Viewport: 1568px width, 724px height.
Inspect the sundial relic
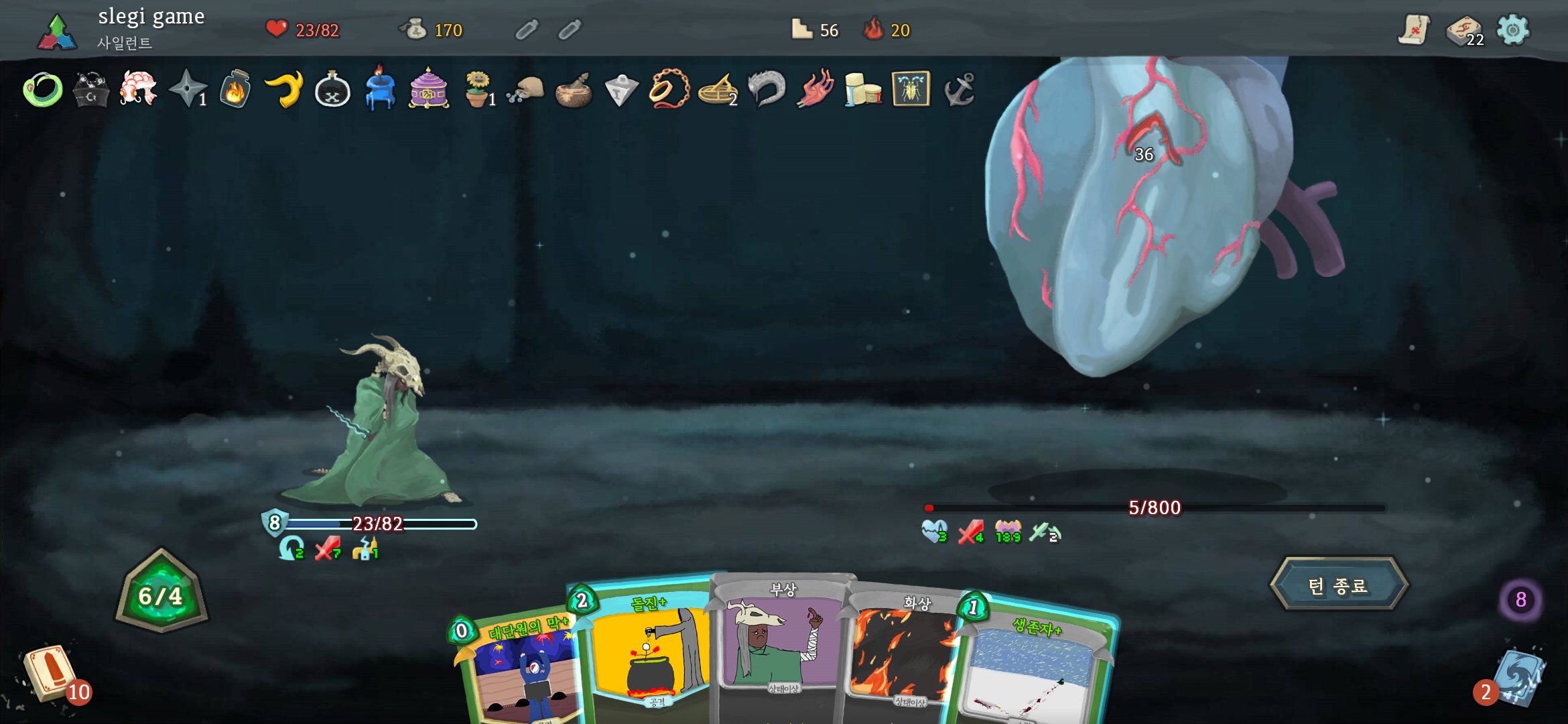(x=717, y=89)
